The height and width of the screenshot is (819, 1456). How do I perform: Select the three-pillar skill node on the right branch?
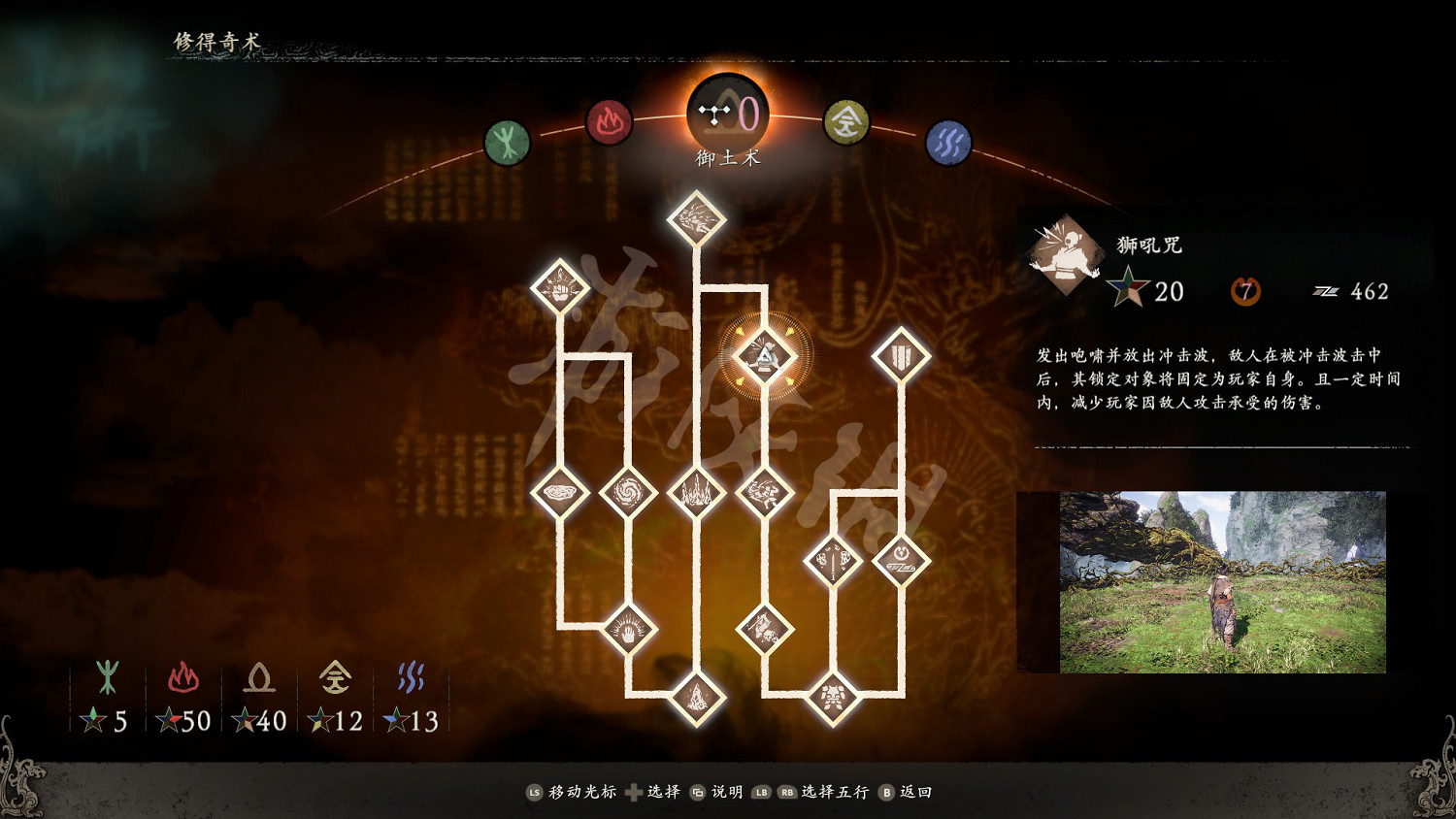[901, 351]
